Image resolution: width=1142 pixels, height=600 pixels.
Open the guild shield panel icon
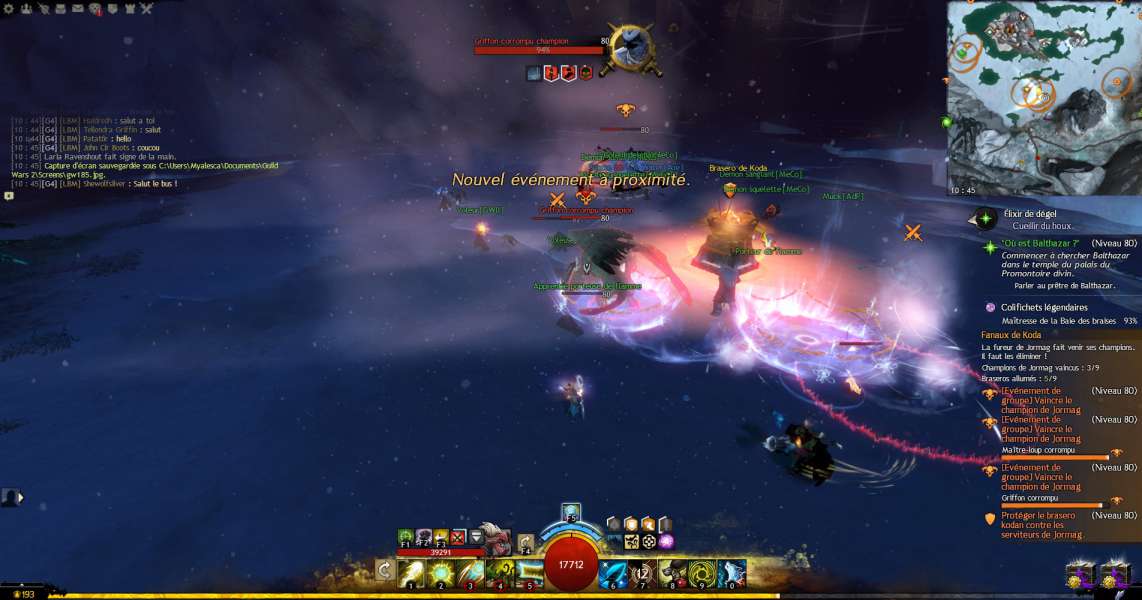pos(112,8)
